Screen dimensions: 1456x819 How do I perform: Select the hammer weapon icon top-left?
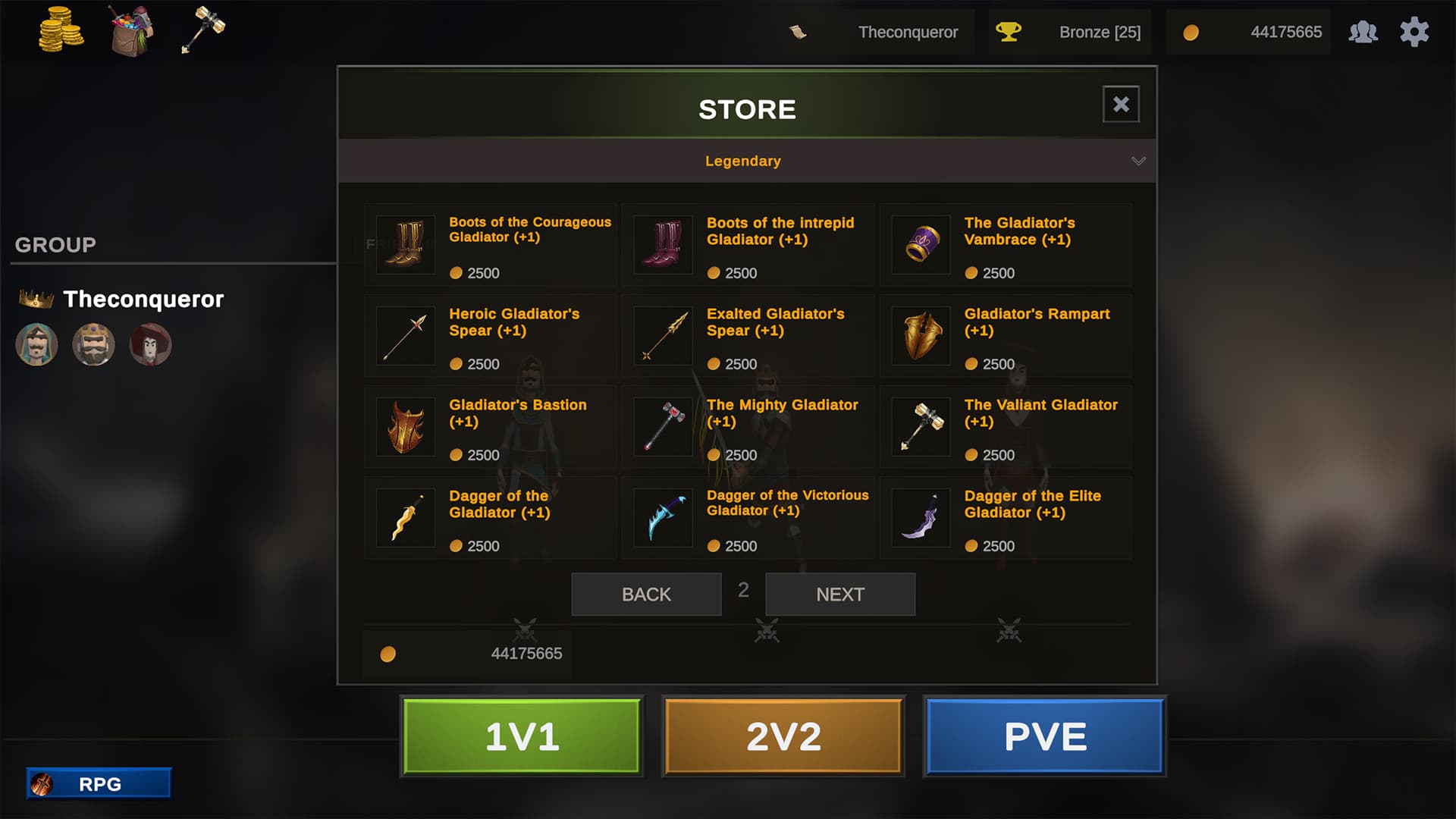pyautogui.click(x=205, y=29)
